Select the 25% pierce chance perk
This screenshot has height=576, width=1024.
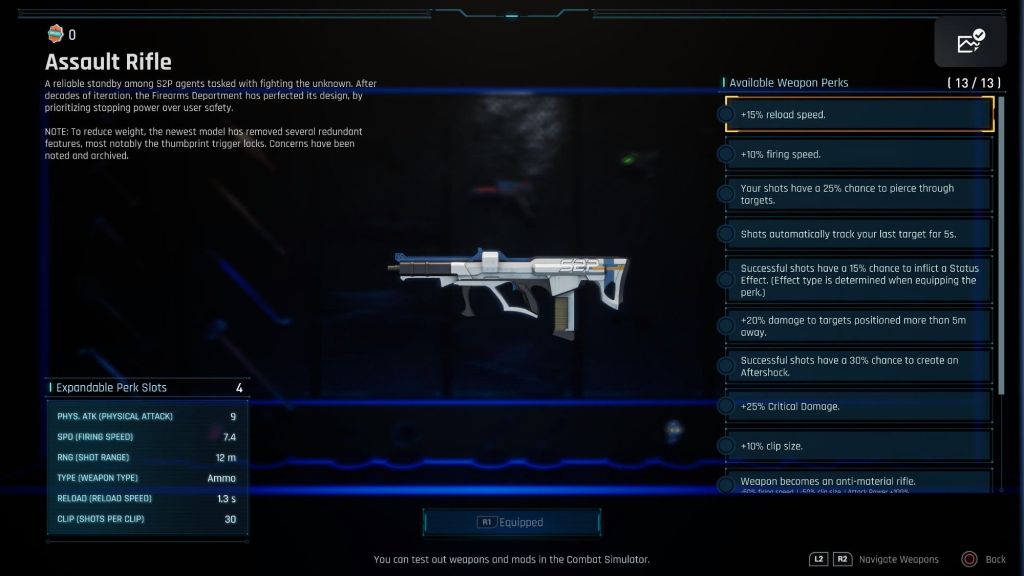(x=857, y=194)
